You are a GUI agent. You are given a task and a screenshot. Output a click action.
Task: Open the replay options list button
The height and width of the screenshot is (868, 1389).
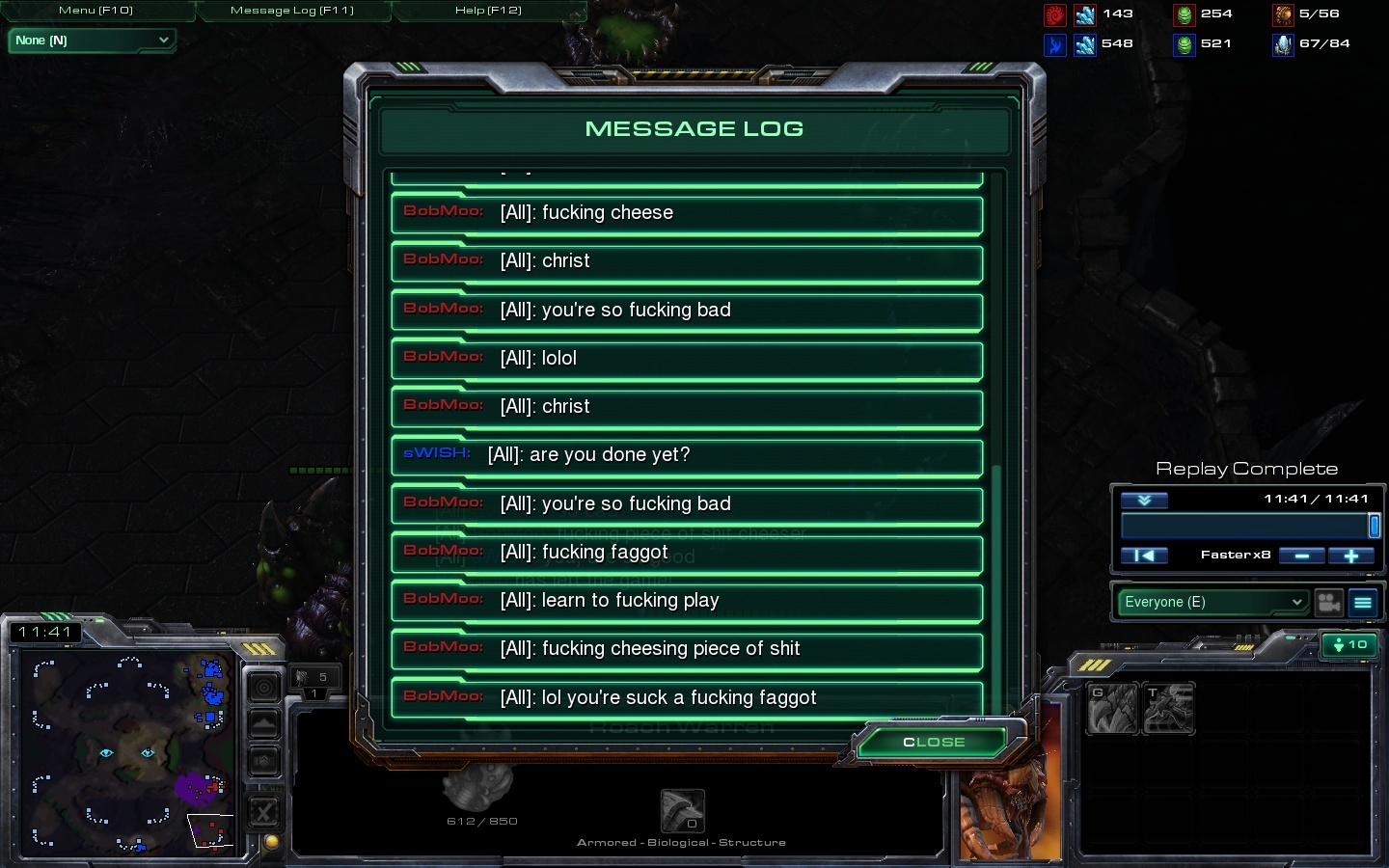pyautogui.click(x=1363, y=602)
